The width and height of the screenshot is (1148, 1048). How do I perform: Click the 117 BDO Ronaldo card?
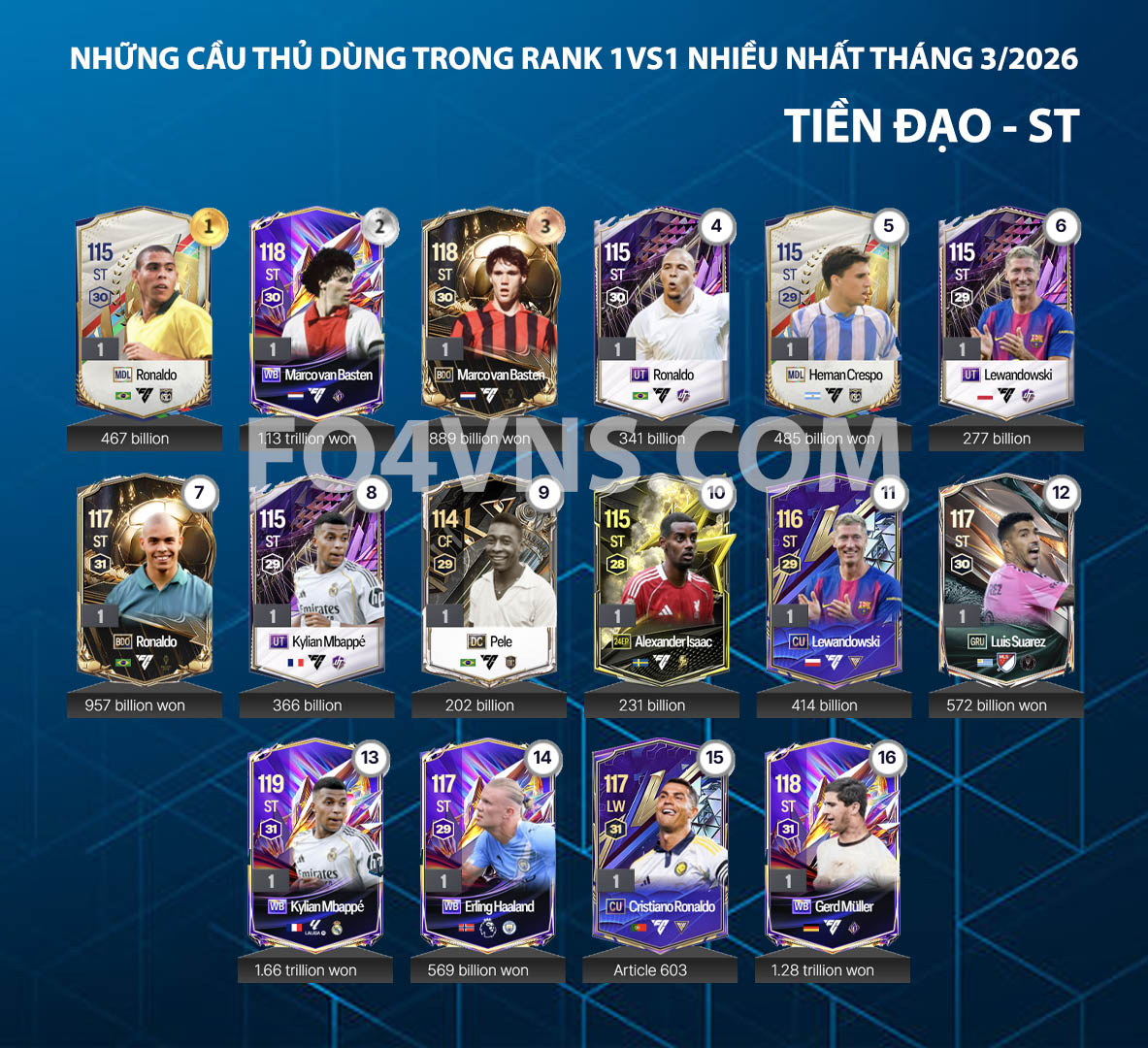pos(144,577)
